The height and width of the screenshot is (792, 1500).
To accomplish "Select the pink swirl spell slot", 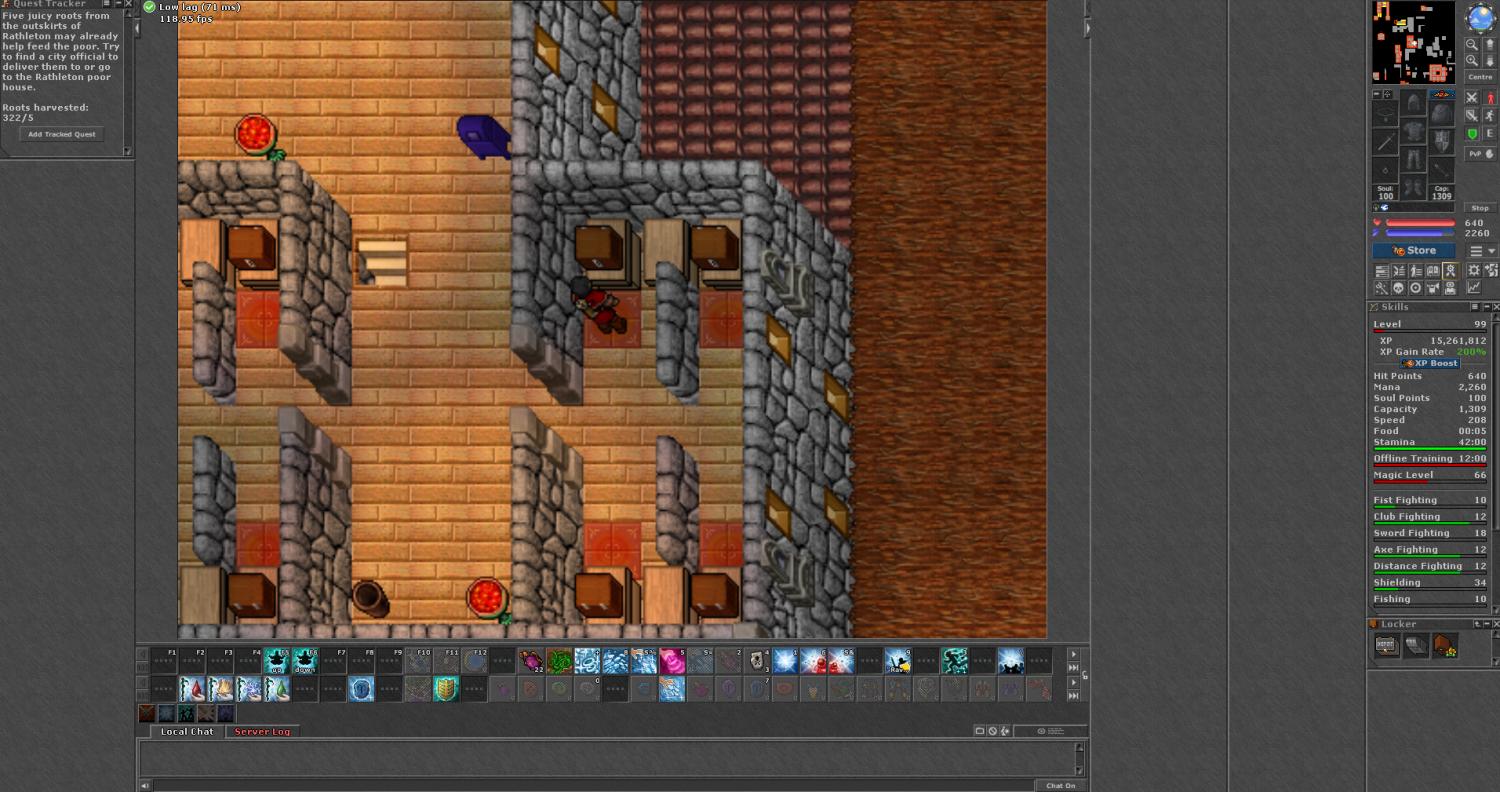I will click(671, 661).
